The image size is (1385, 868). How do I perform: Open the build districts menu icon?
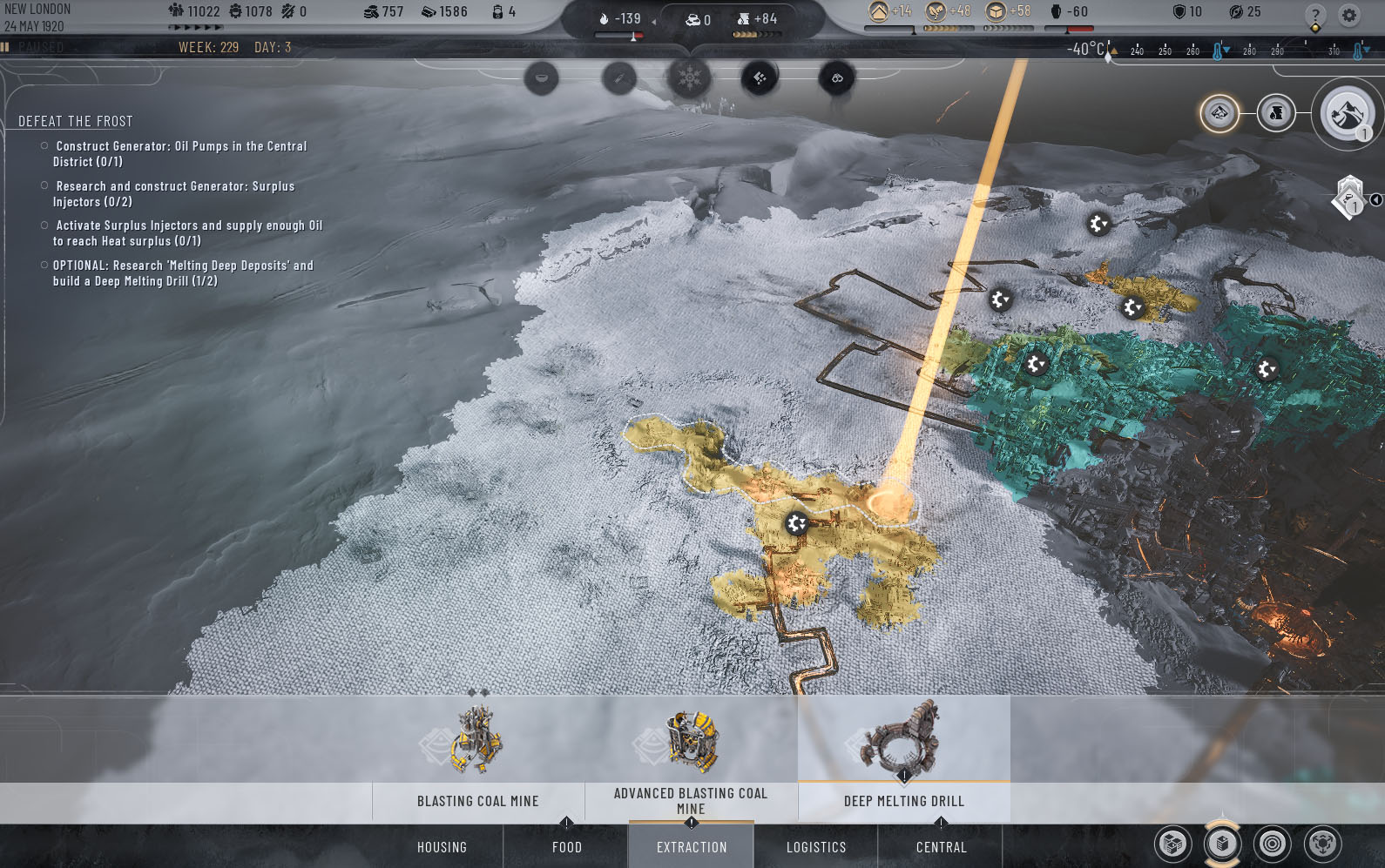tap(1172, 844)
